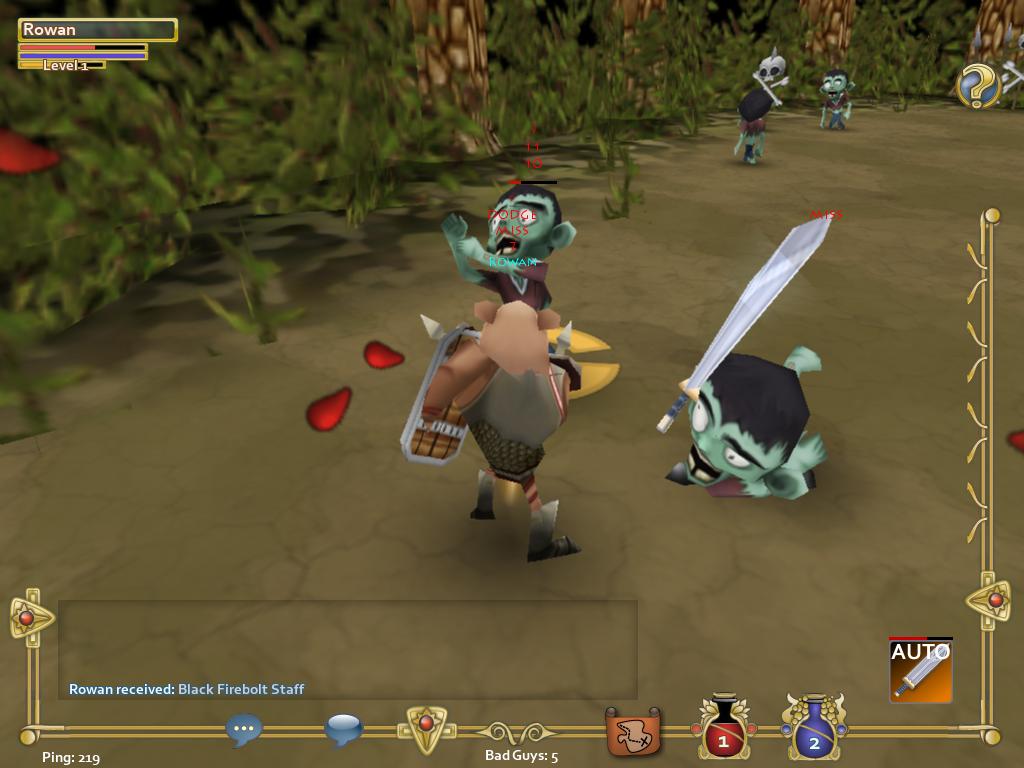Use the blue mana potion
Image resolution: width=1024 pixels, height=768 pixels.
(814, 728)
